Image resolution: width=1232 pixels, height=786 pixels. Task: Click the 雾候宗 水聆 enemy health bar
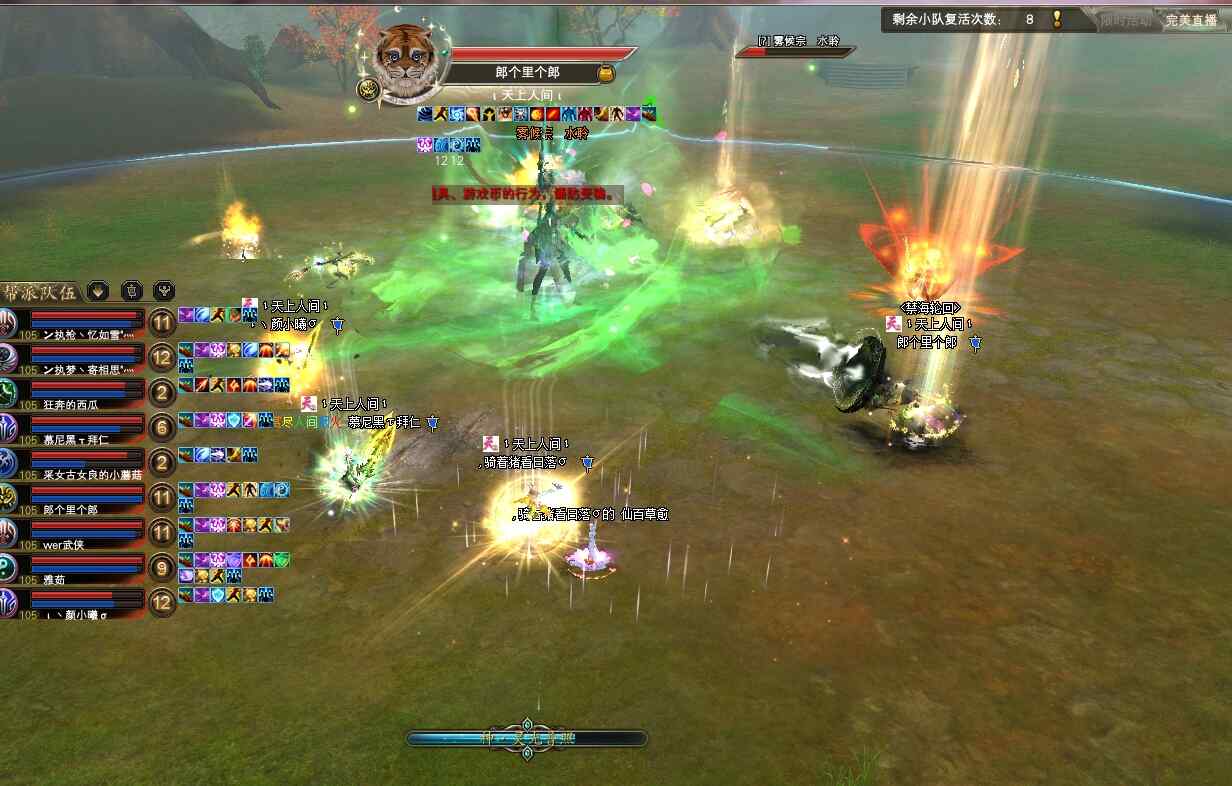point(795,51)
